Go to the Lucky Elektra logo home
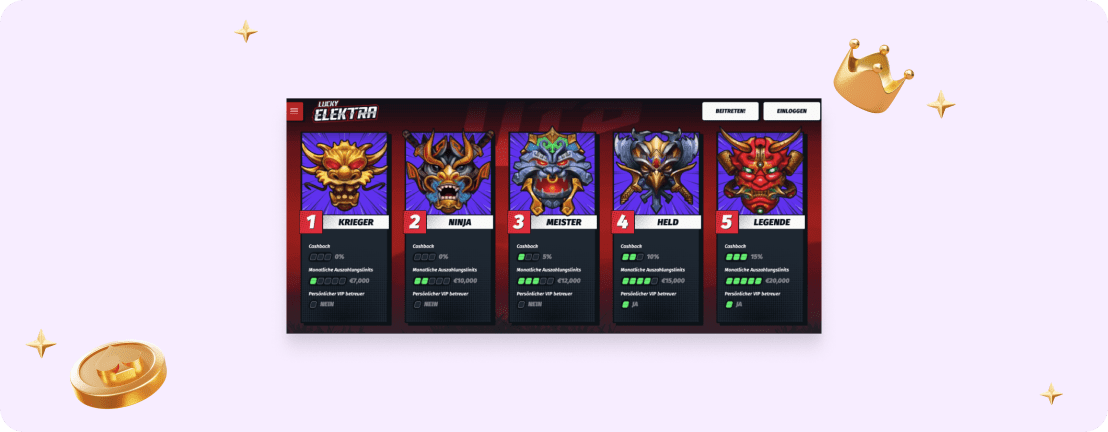Viewport: 1108px width, 432px height. point(346,111)
